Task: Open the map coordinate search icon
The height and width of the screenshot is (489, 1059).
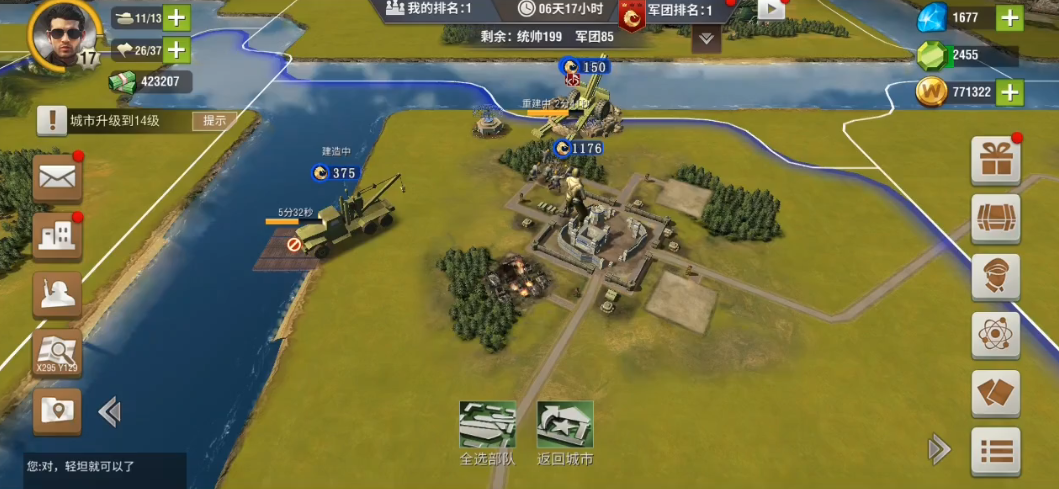Action: tap(57, 352)
